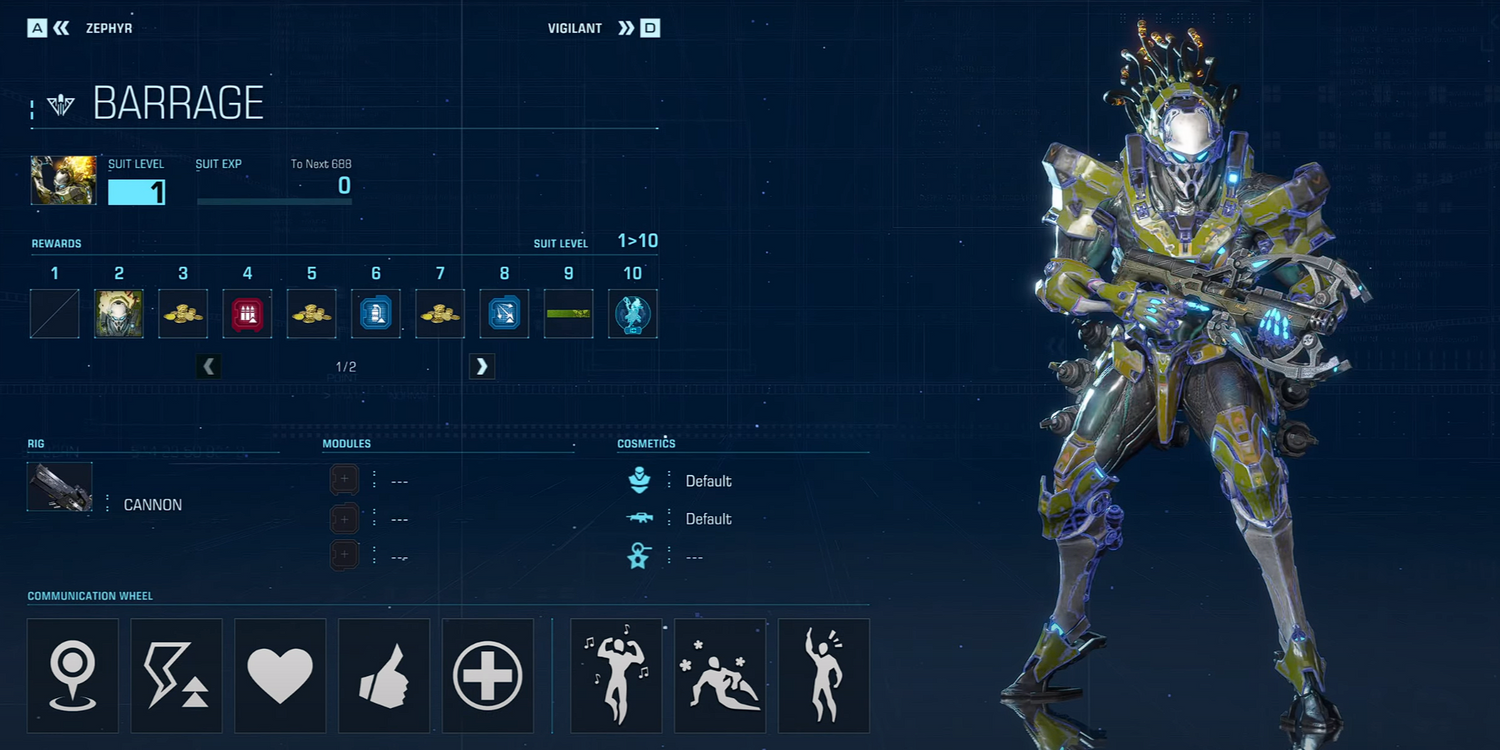
Task: Choose the waving figure emote slot
Action: [x=824, y=676]
